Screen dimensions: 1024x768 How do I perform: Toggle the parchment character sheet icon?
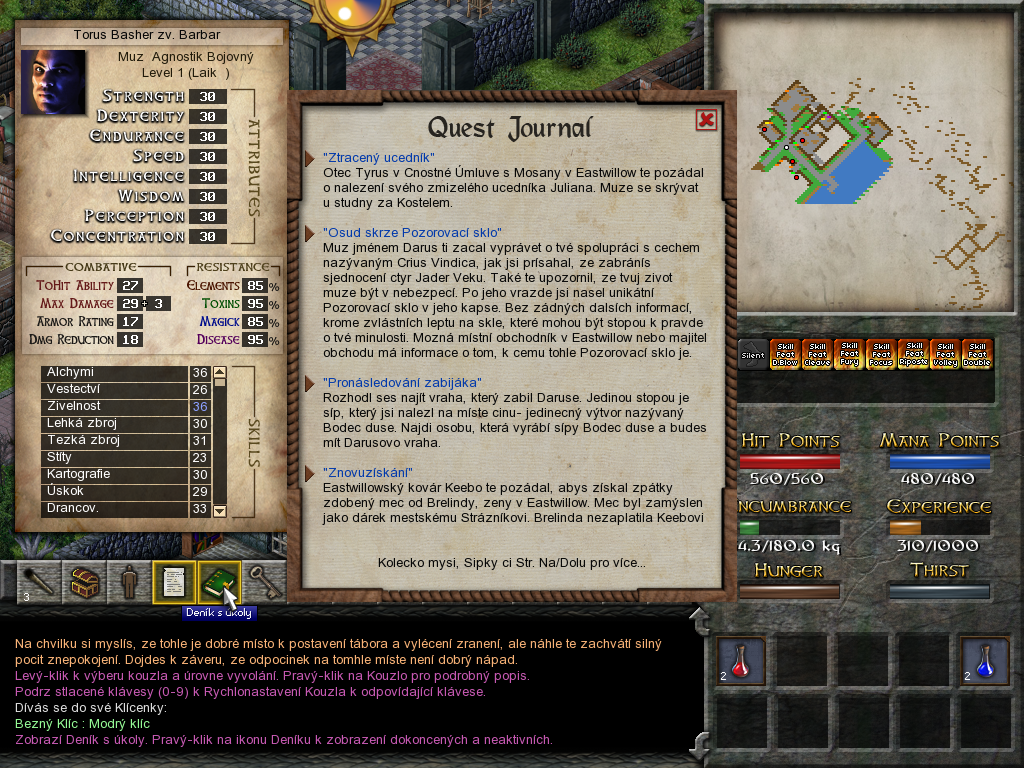172,581
